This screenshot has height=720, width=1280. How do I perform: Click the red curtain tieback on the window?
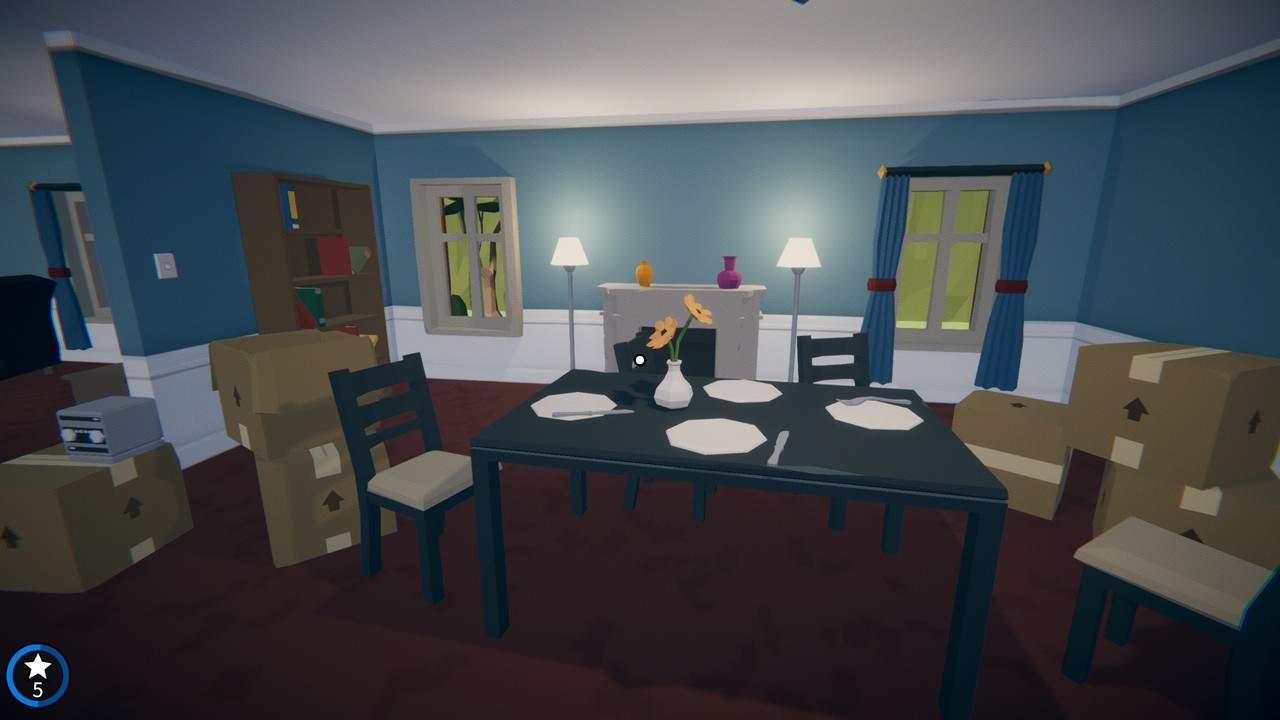[x=881, y=285]
